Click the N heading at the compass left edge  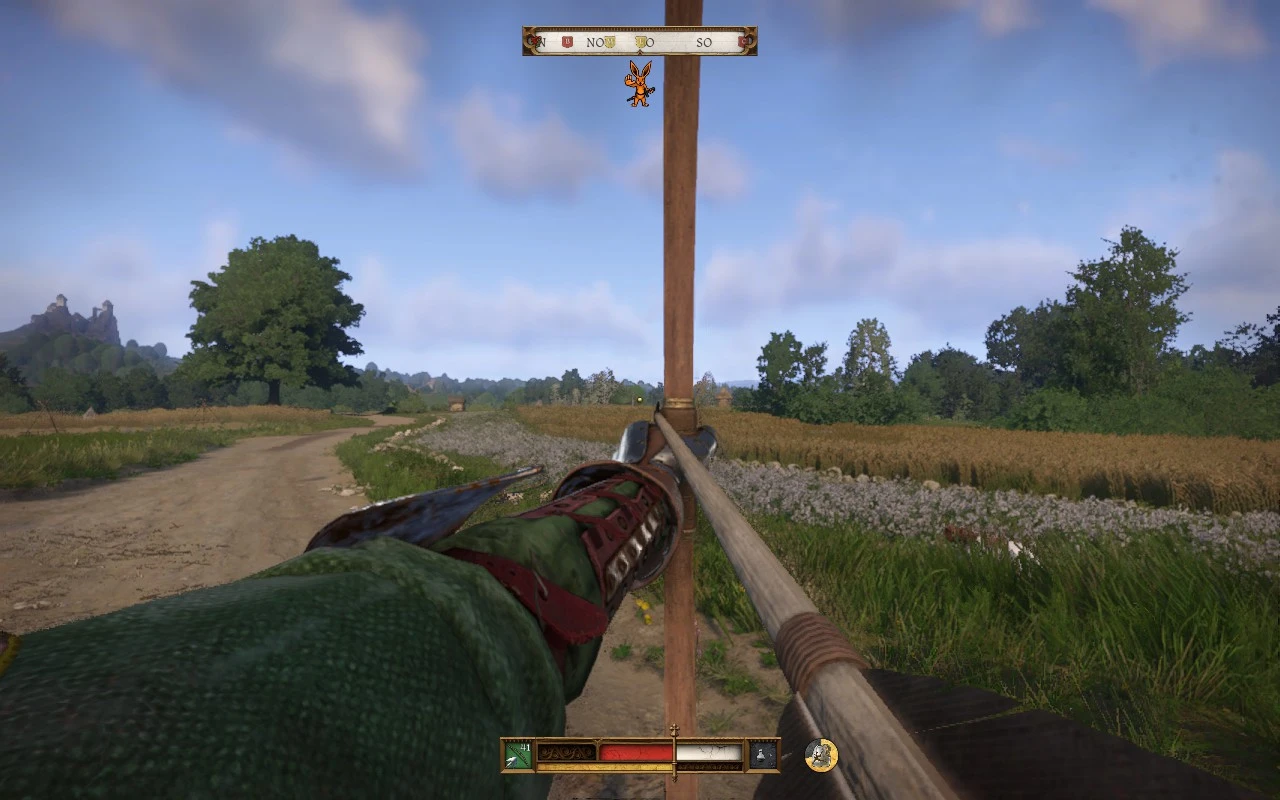point(542,41)
